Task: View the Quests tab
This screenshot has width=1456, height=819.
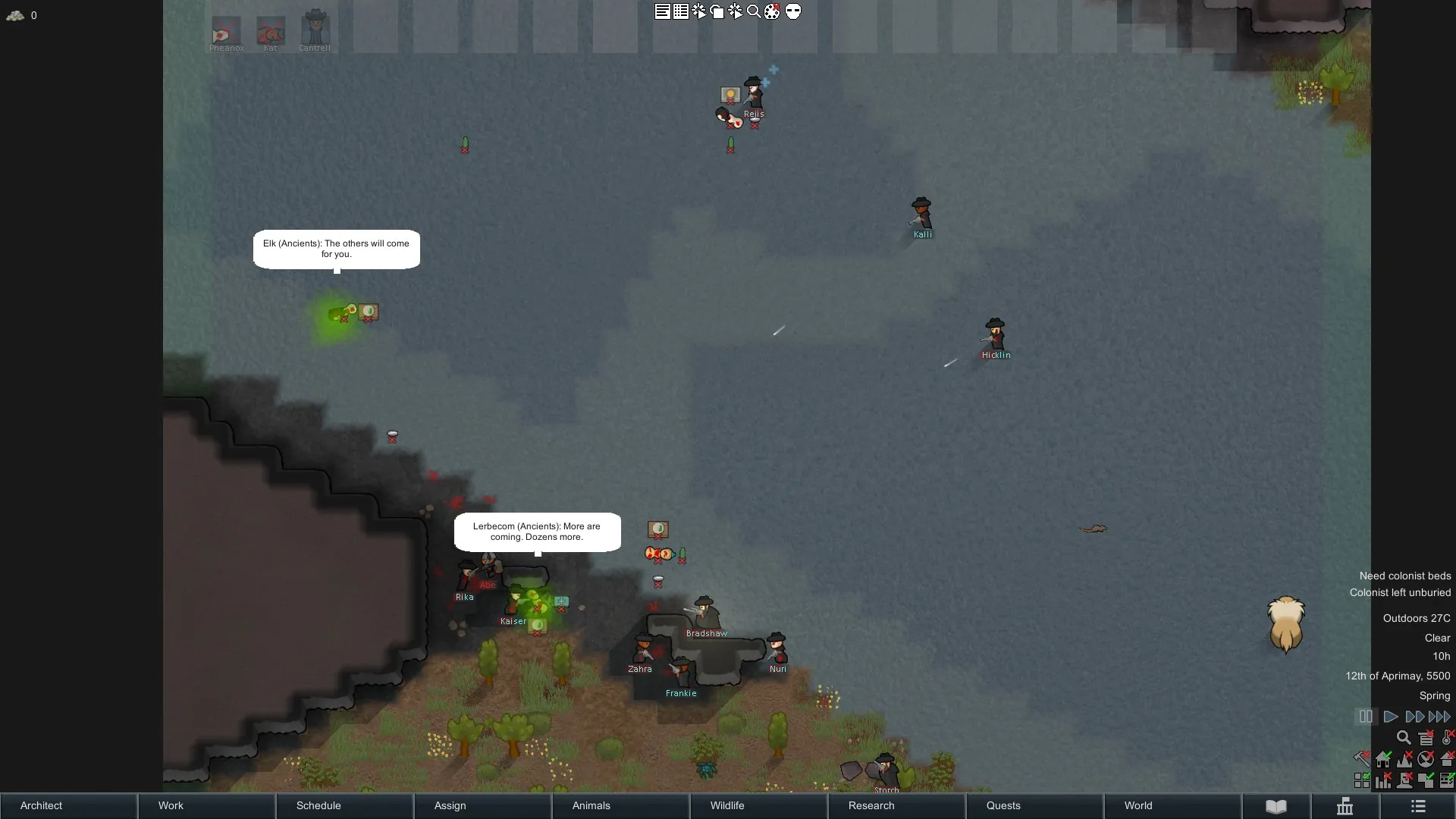Action: (1034, 805)
